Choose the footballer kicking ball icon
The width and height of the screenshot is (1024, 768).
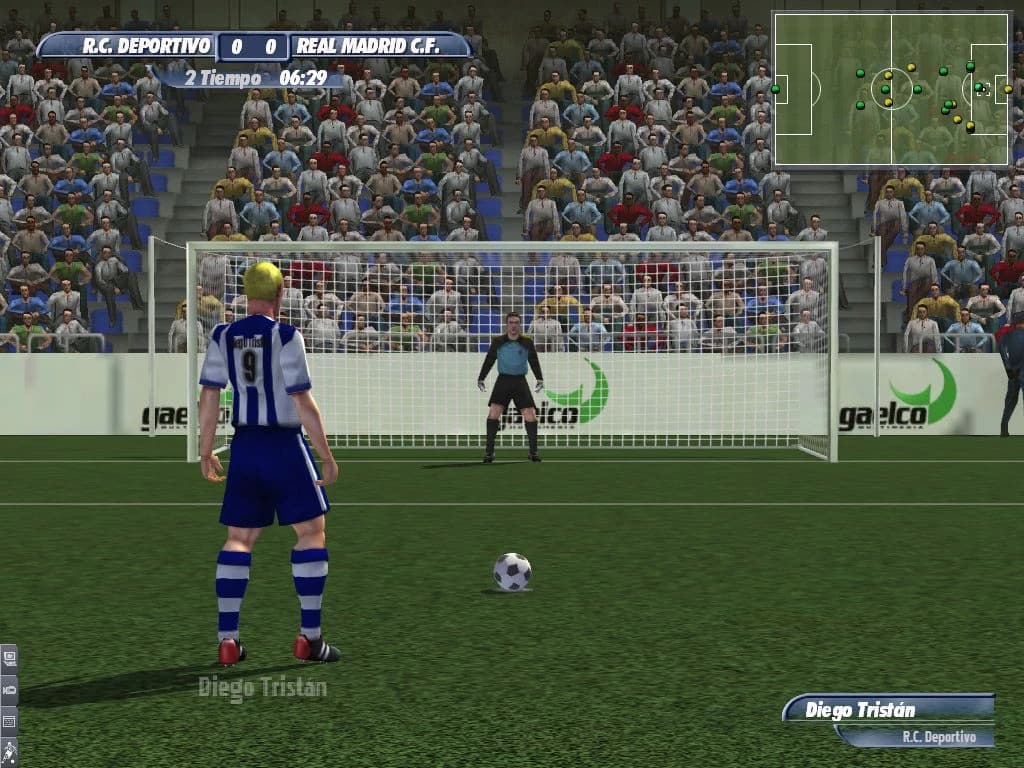click(x=9, y=751)
